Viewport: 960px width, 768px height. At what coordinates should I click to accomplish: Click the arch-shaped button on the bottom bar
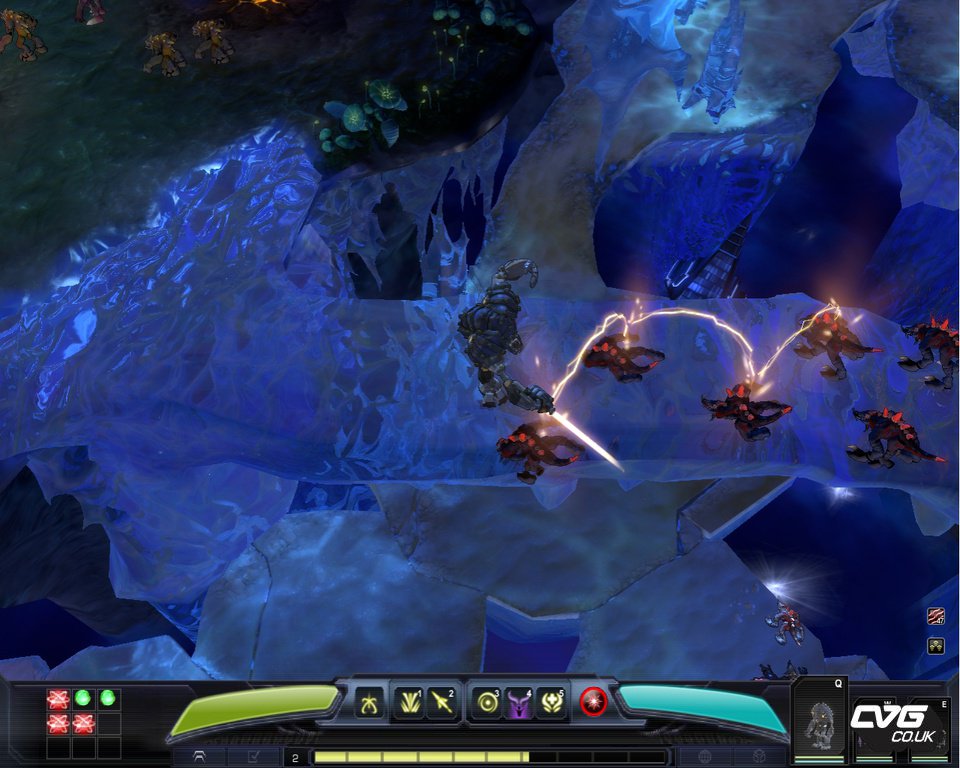[x=200, y=757]
